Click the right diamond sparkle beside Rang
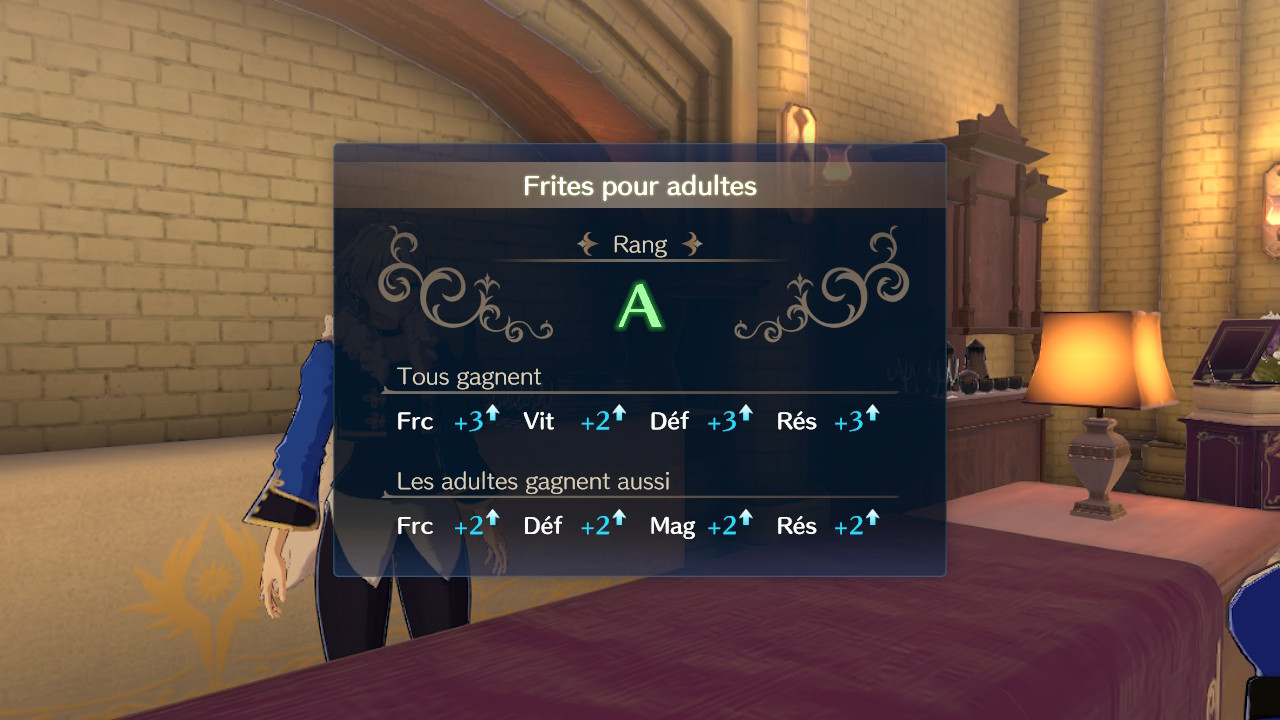This screenshot has height=720, width=1280. (x=692, y=243)
